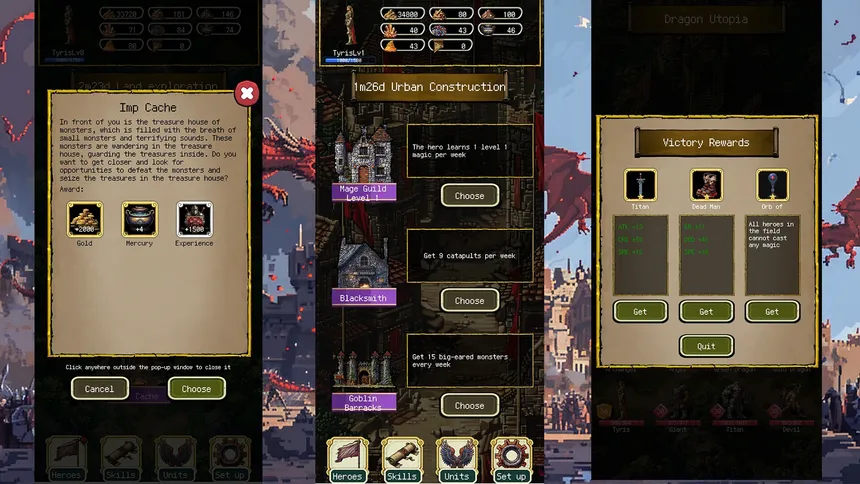
Task: Open Skills tab below Goblin Barracks
Action: click(402, 459)
